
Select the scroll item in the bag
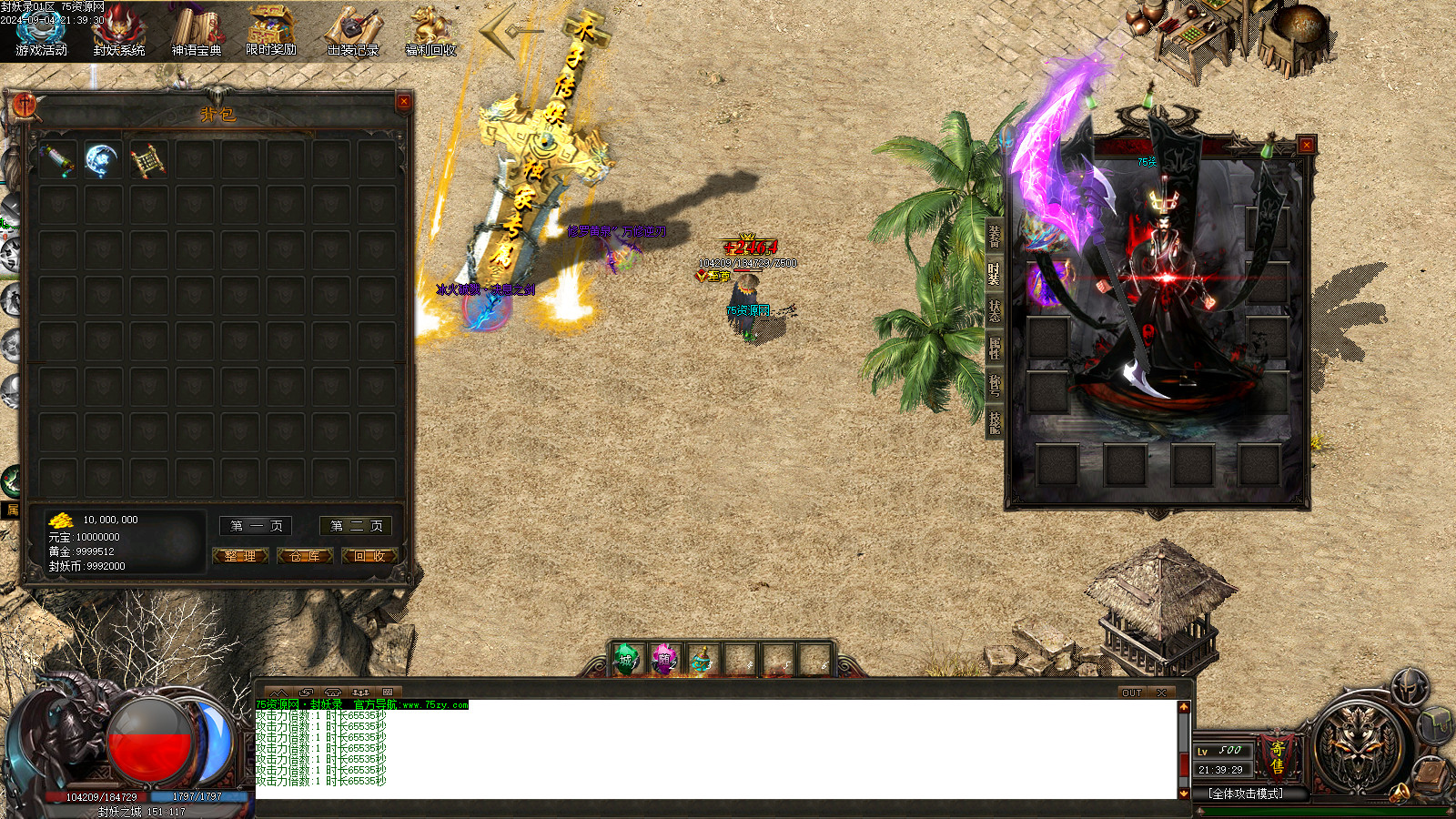(147, 161)
